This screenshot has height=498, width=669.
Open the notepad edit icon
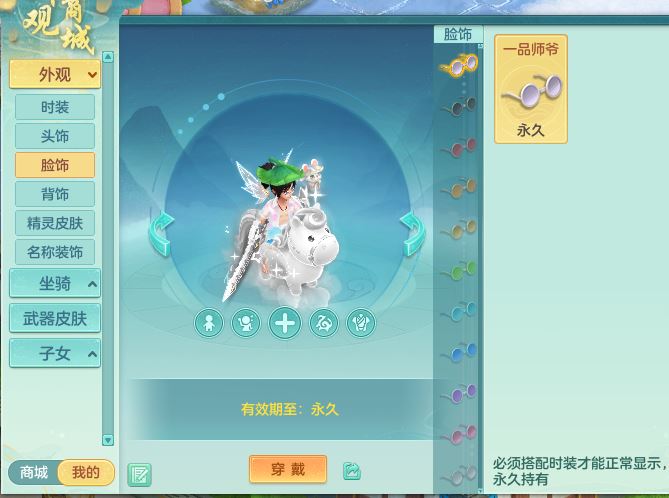click(140, 474)
